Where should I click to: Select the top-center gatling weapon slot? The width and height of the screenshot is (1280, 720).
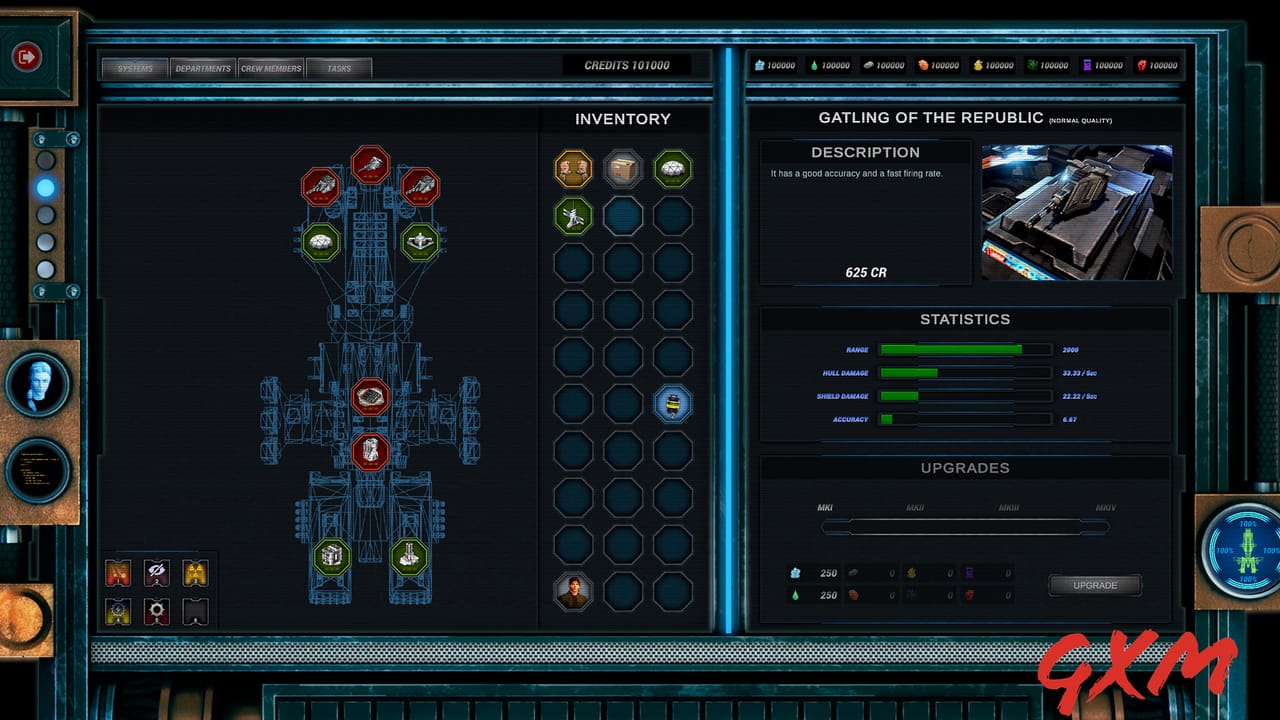click(x=371, y=164)
